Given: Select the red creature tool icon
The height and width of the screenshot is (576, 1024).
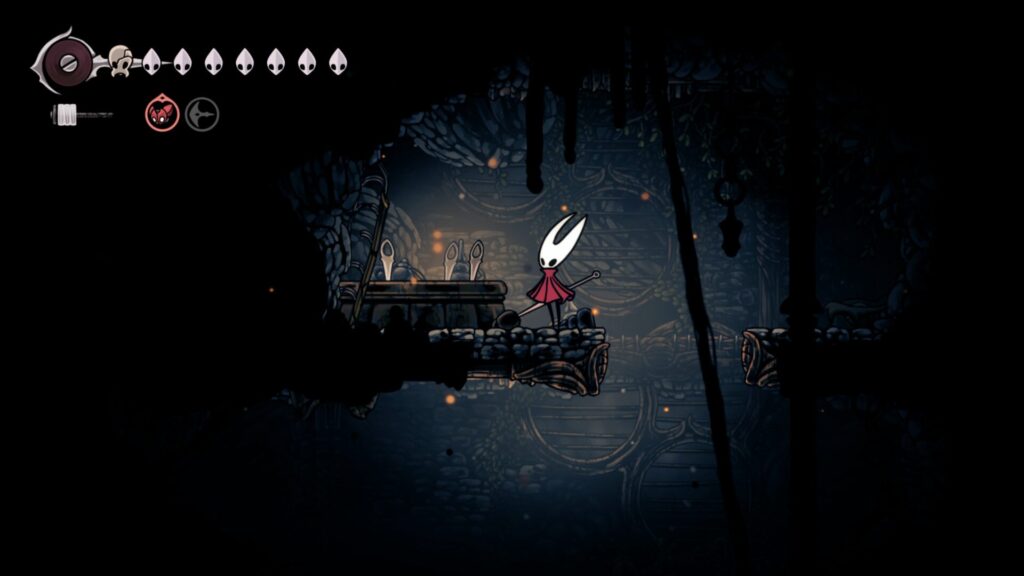Looking at the screenshot, I should click(x=162, y=114).
